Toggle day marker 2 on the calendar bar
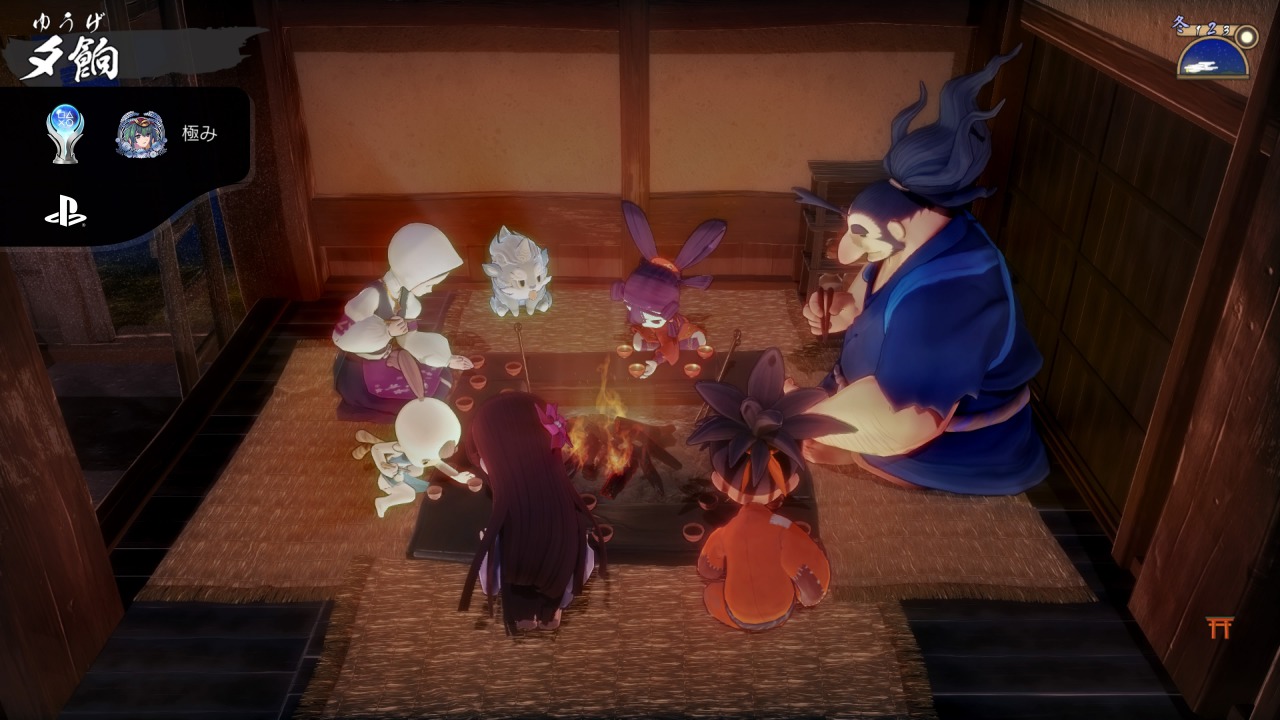The width and height of the screenshot is (1280, 720). tap(1211, 28)
